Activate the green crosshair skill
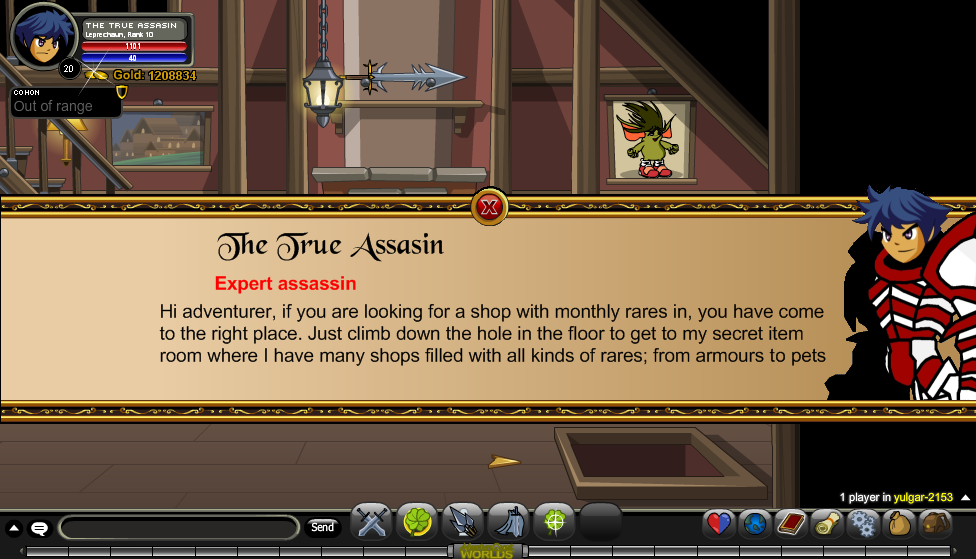Viewport: 976px width, 559px height. pyautogui.click(x=553, y=522)
